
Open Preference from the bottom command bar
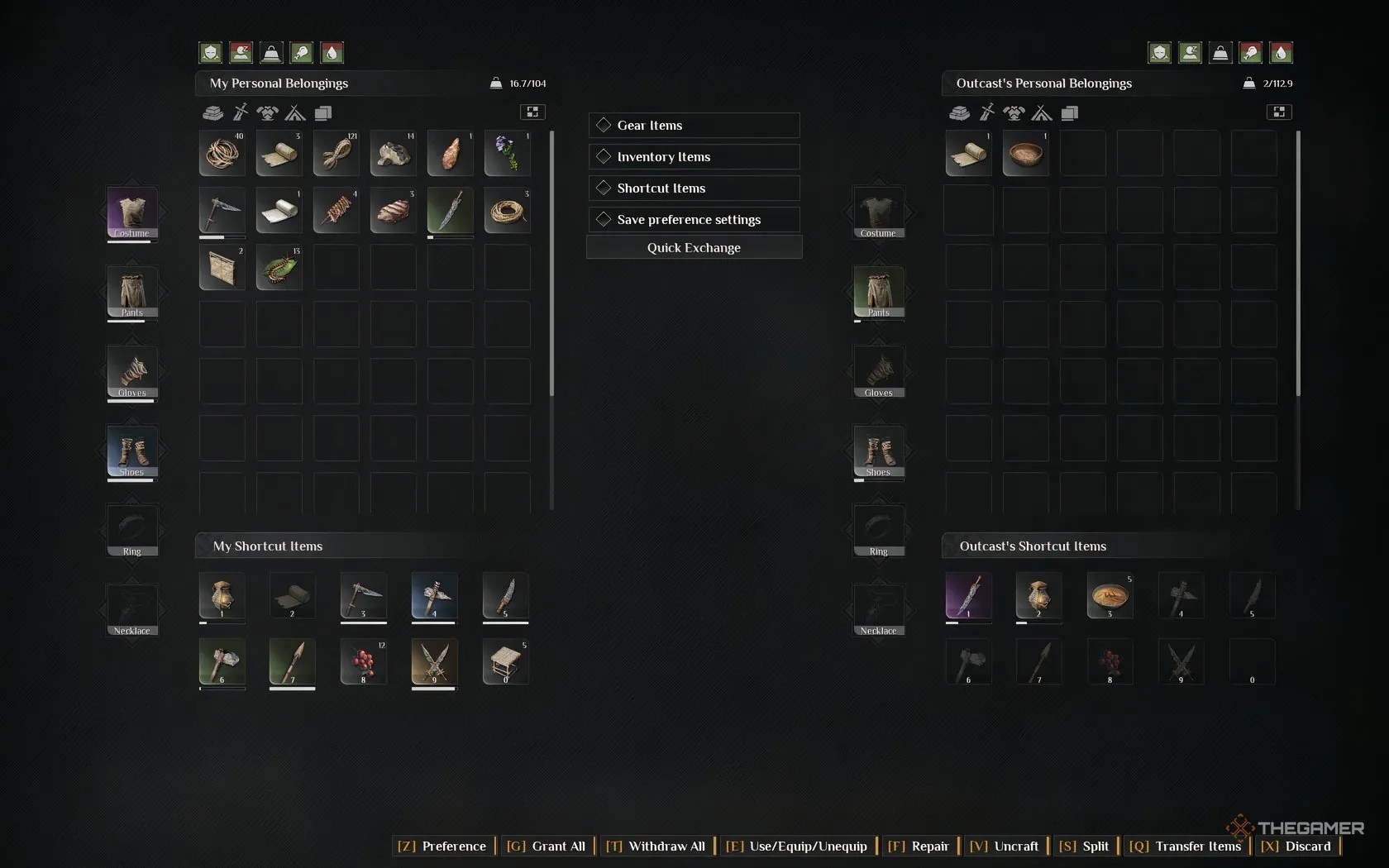tap(442, 847)
